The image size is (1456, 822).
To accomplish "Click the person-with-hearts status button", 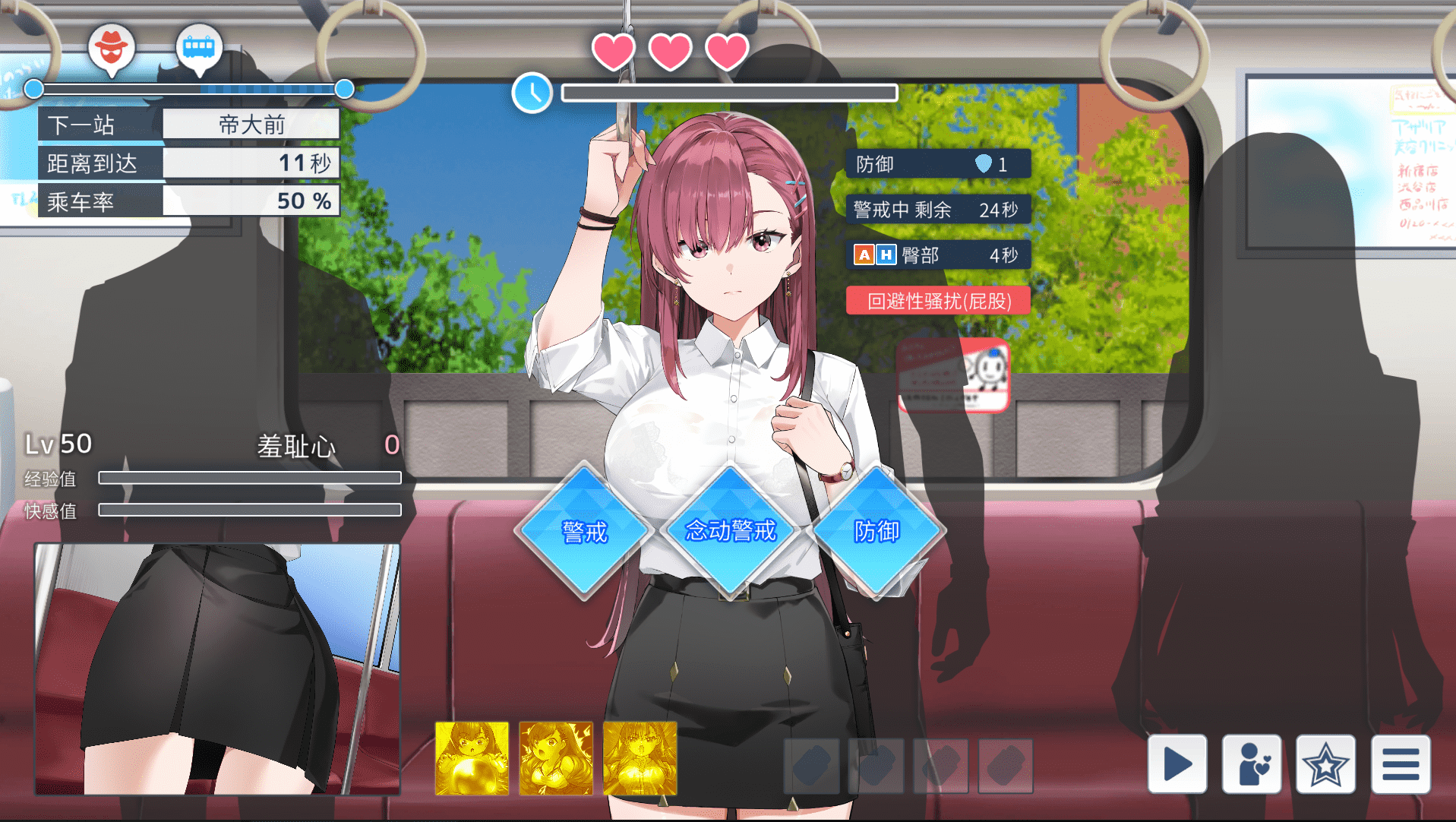I will (1252, 764).
